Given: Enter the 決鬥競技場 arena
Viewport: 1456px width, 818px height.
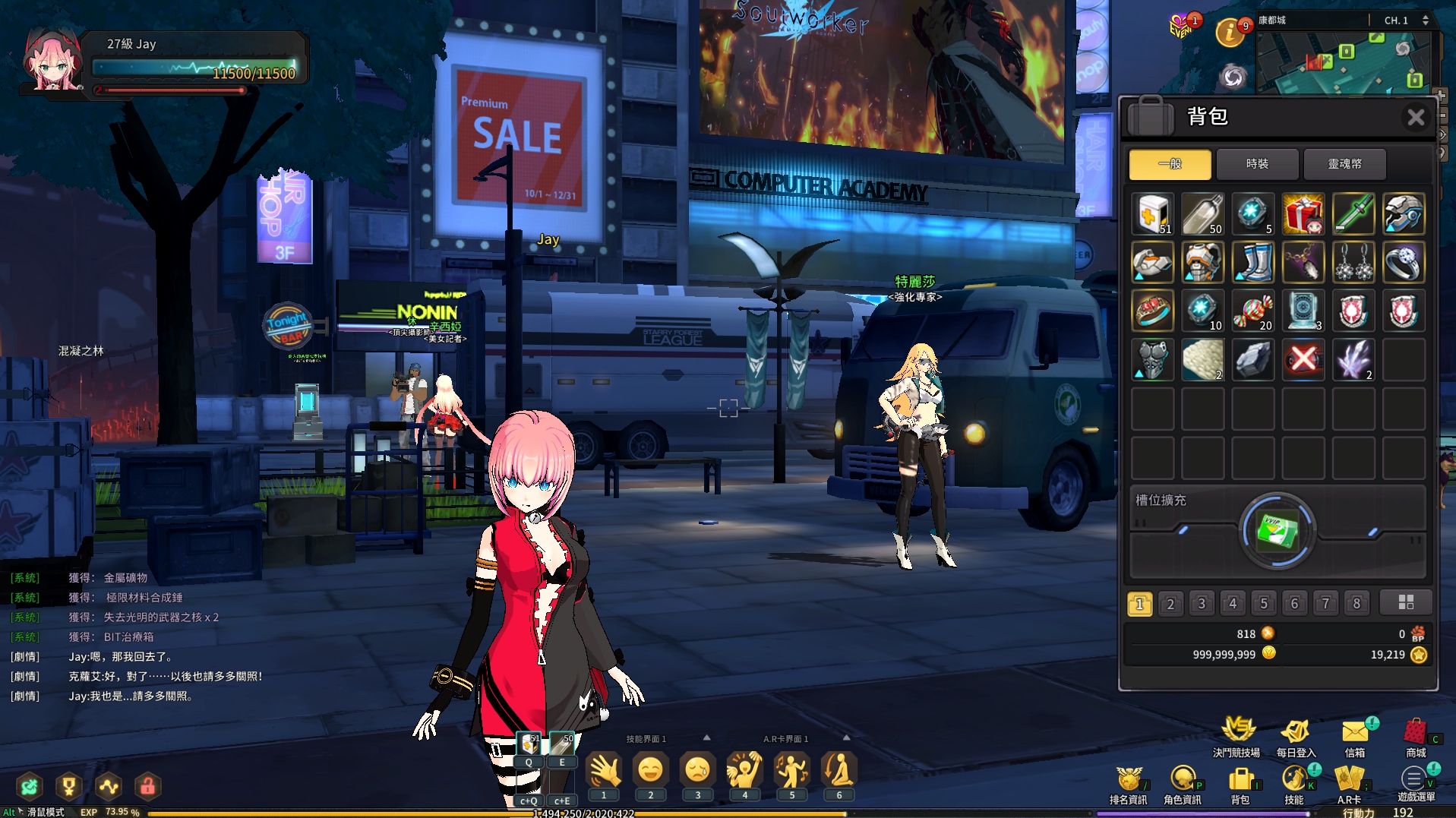Looking at the screenshot, I should tap(1236, 735).
